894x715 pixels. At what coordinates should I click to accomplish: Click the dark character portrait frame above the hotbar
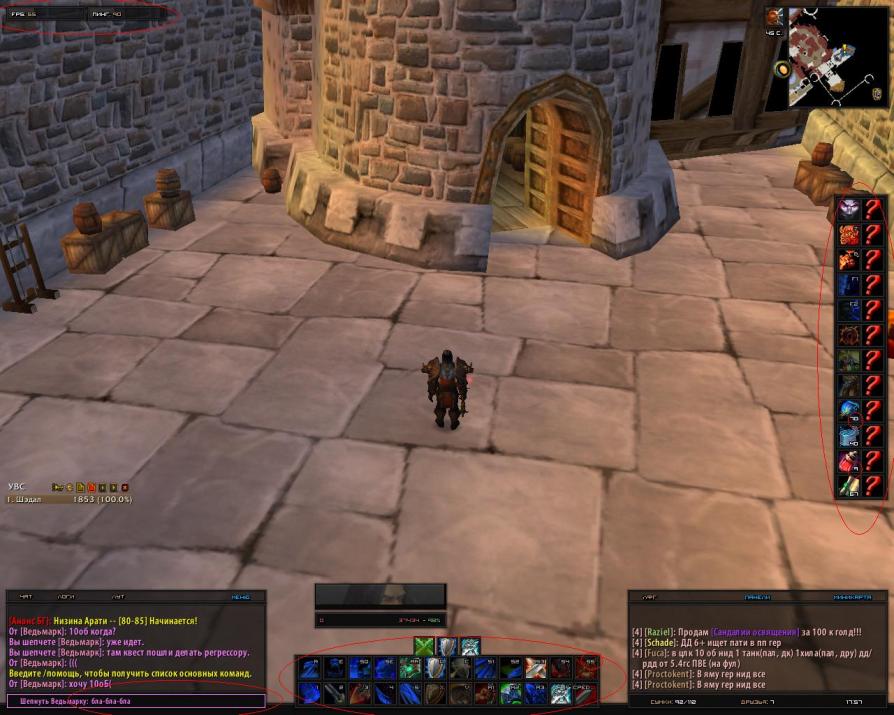(380, 595)
